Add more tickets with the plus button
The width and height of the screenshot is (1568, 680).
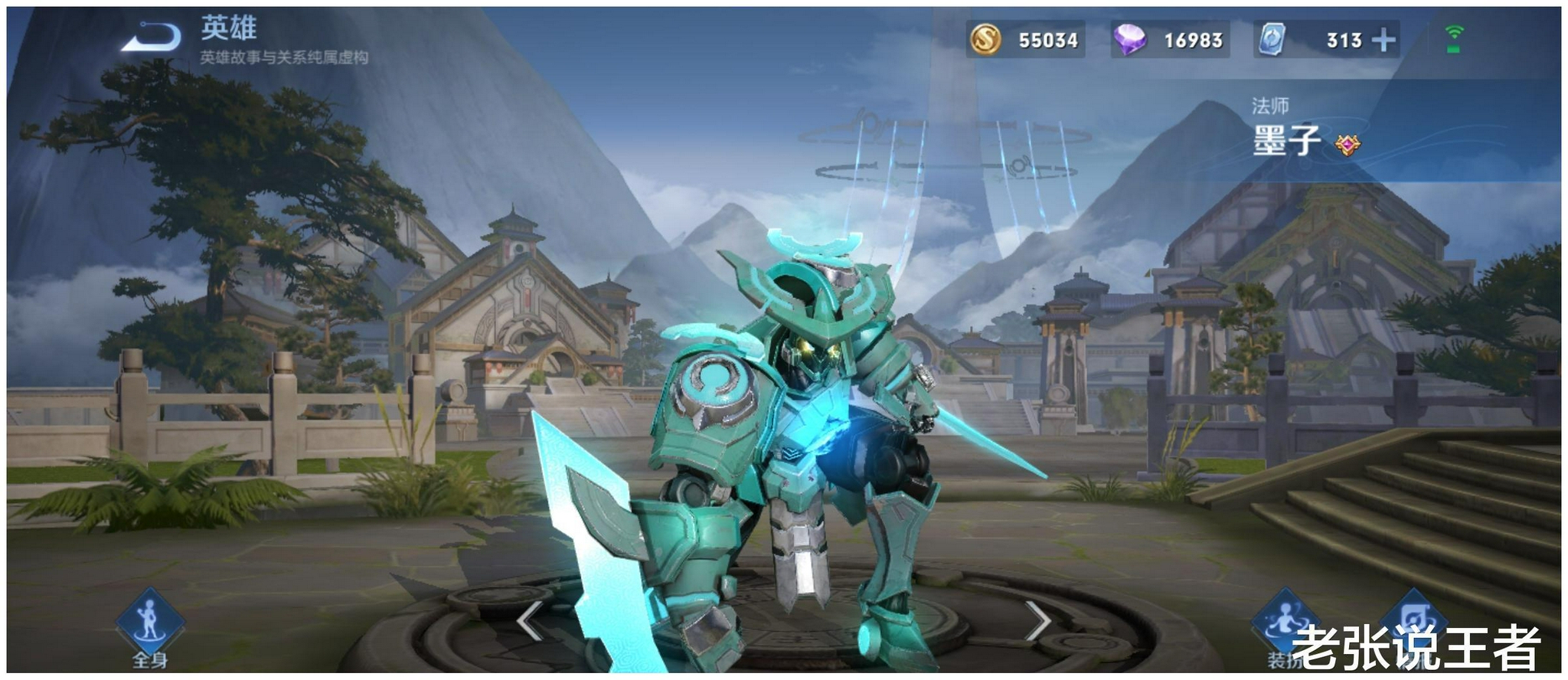[x=1383, y=40]
